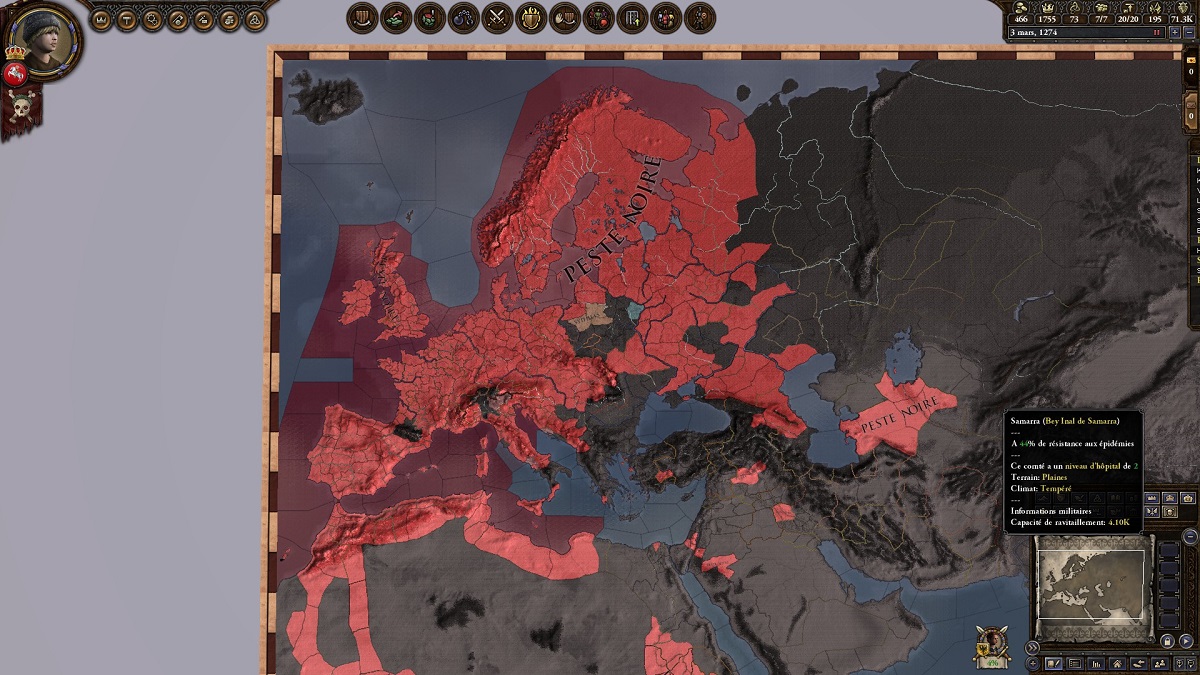The height and width of the screenshot is (675, 1200).
Task: Increase game speed with the plus button
Action: (1175, 32)
